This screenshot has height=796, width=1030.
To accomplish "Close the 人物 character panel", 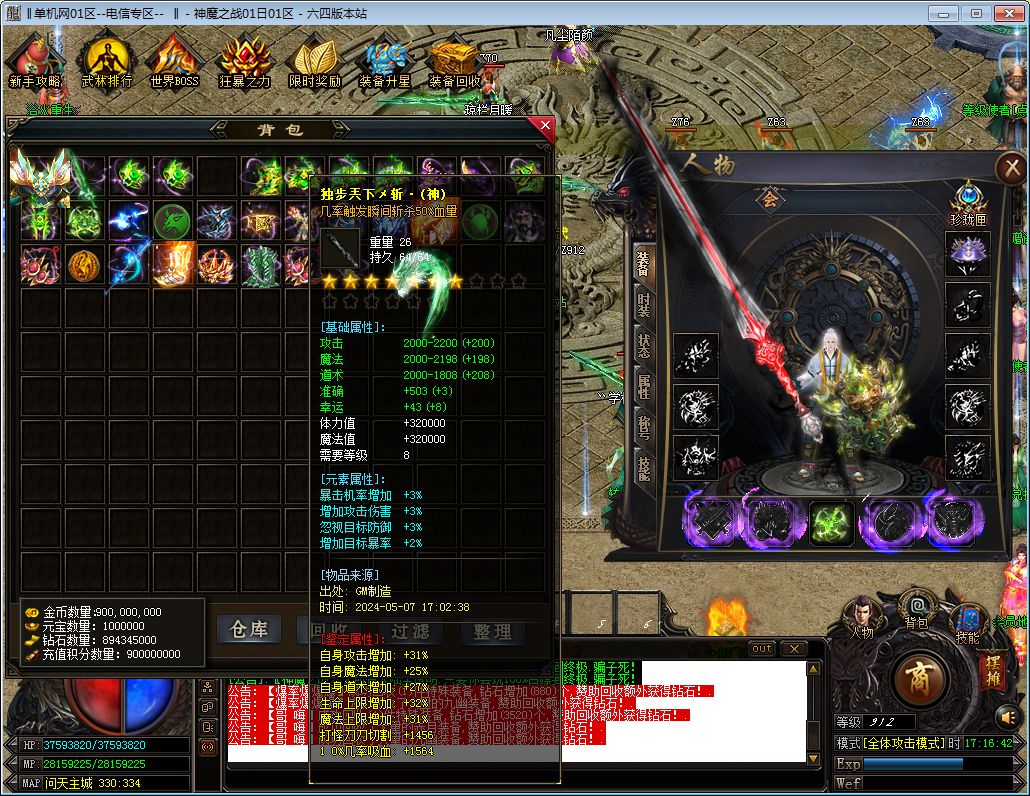I will click(1012, 168).
